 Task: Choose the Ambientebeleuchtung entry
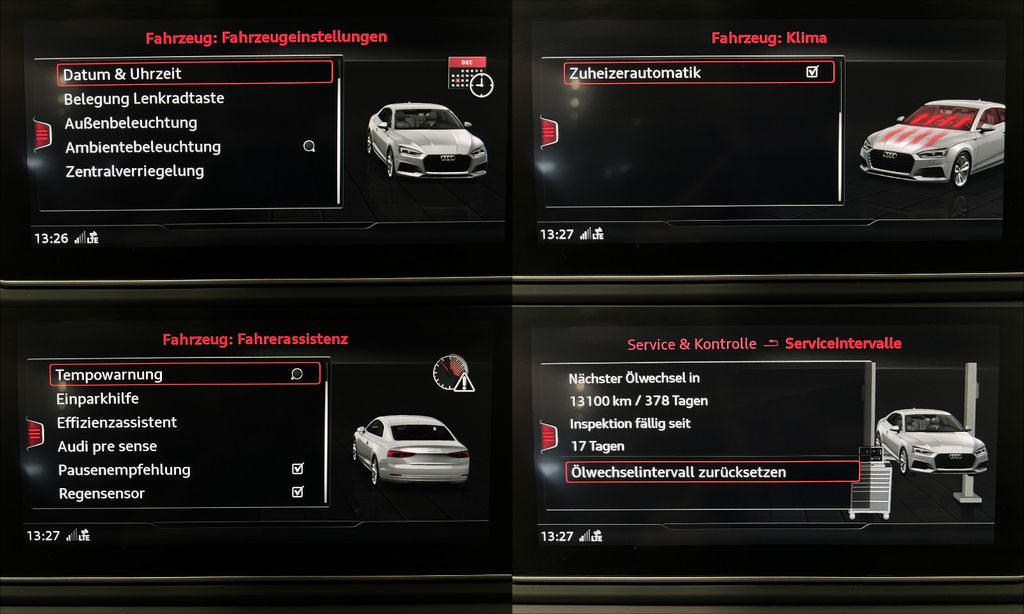point(143,147)
